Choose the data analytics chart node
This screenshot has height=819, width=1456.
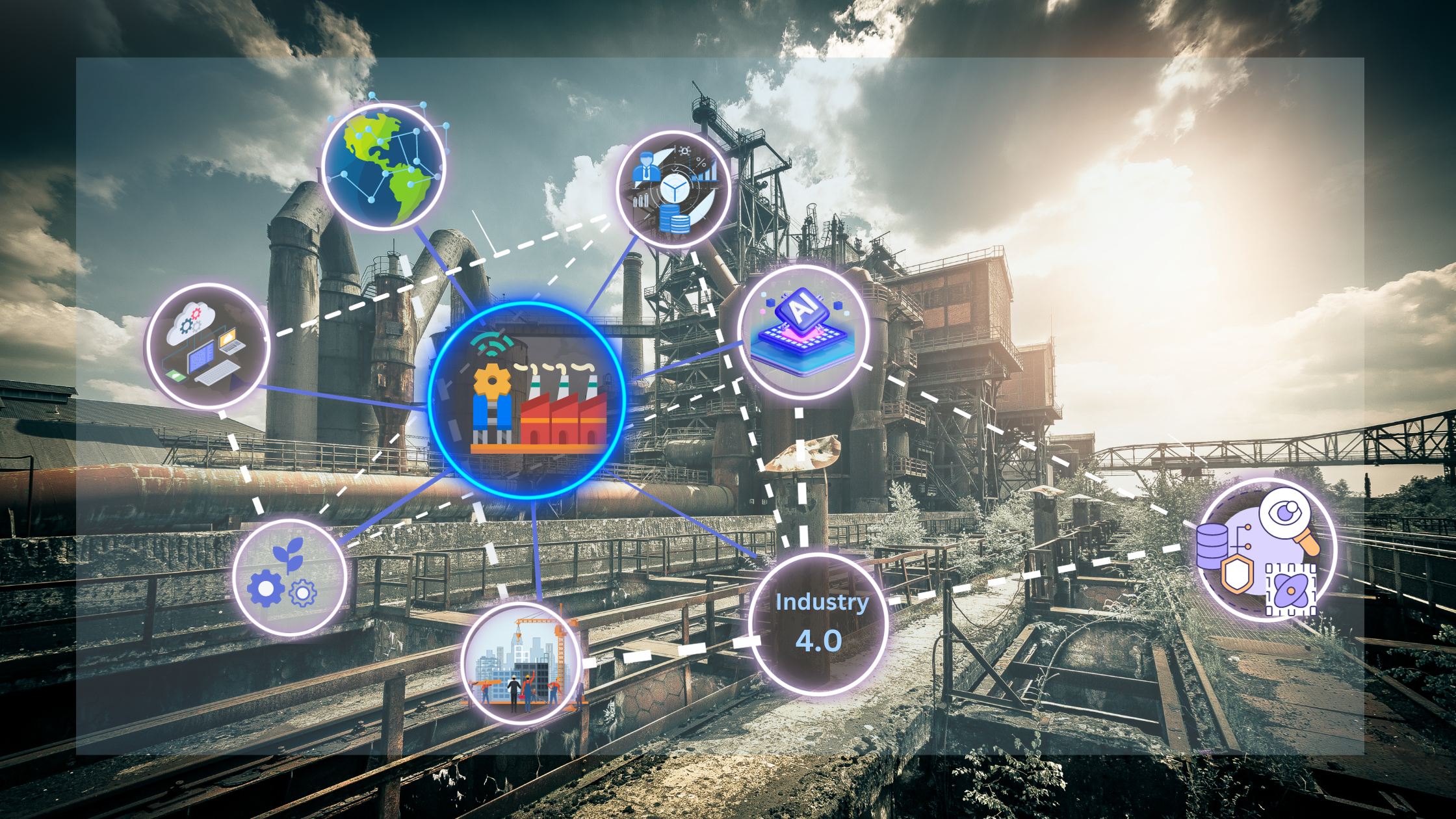click(x=673, y=189)
